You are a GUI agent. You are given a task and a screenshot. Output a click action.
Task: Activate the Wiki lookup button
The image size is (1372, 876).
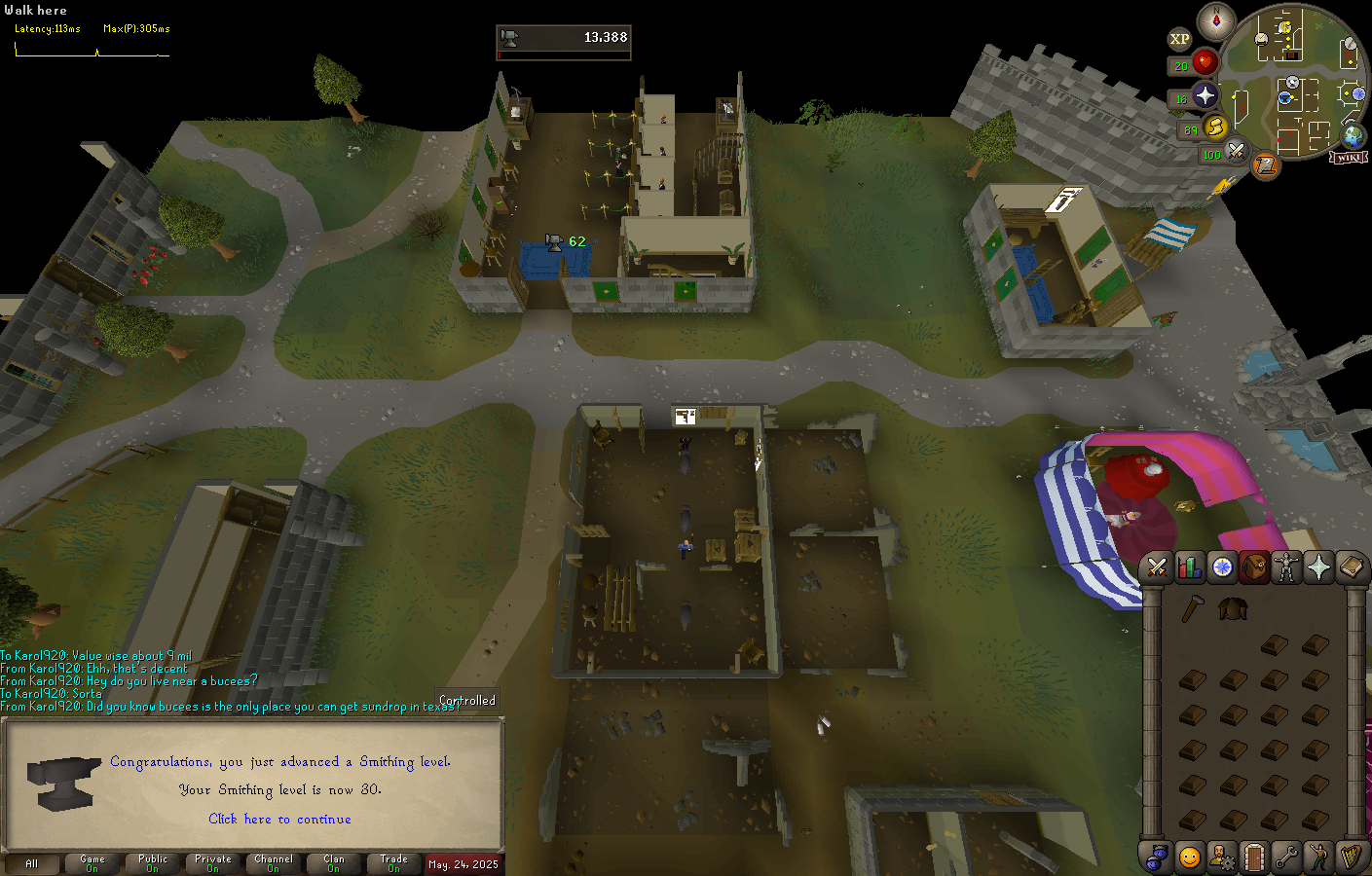[1349, 158]
